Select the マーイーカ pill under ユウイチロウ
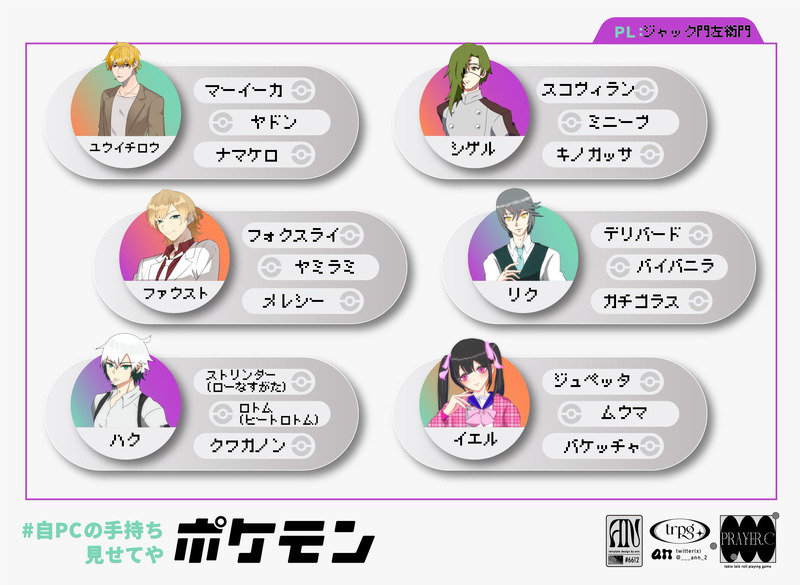This screenshot has width=800, height=585. (255, 90)
